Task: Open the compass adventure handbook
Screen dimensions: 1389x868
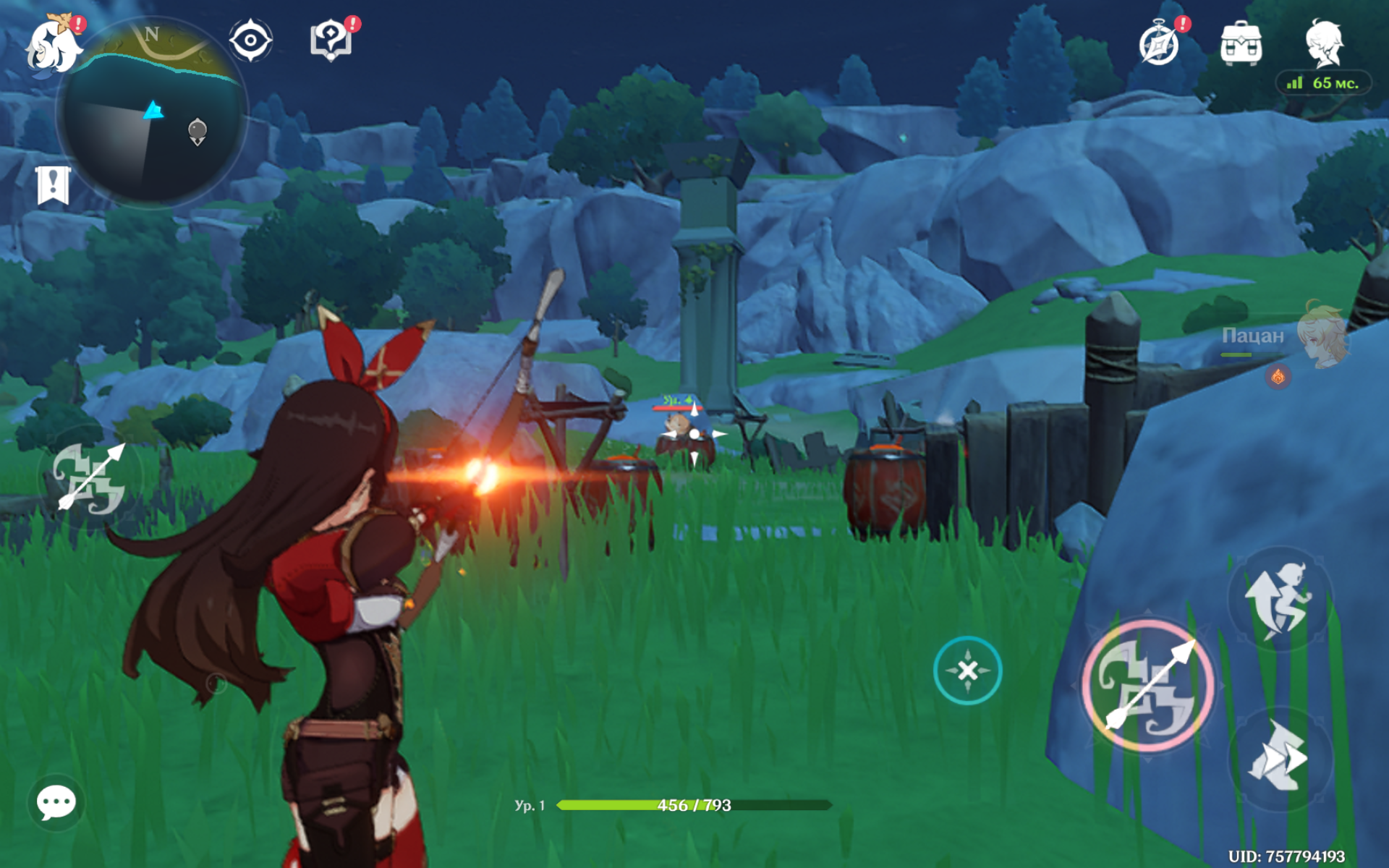Action: pyautogui.click(x=1160, y=43)
